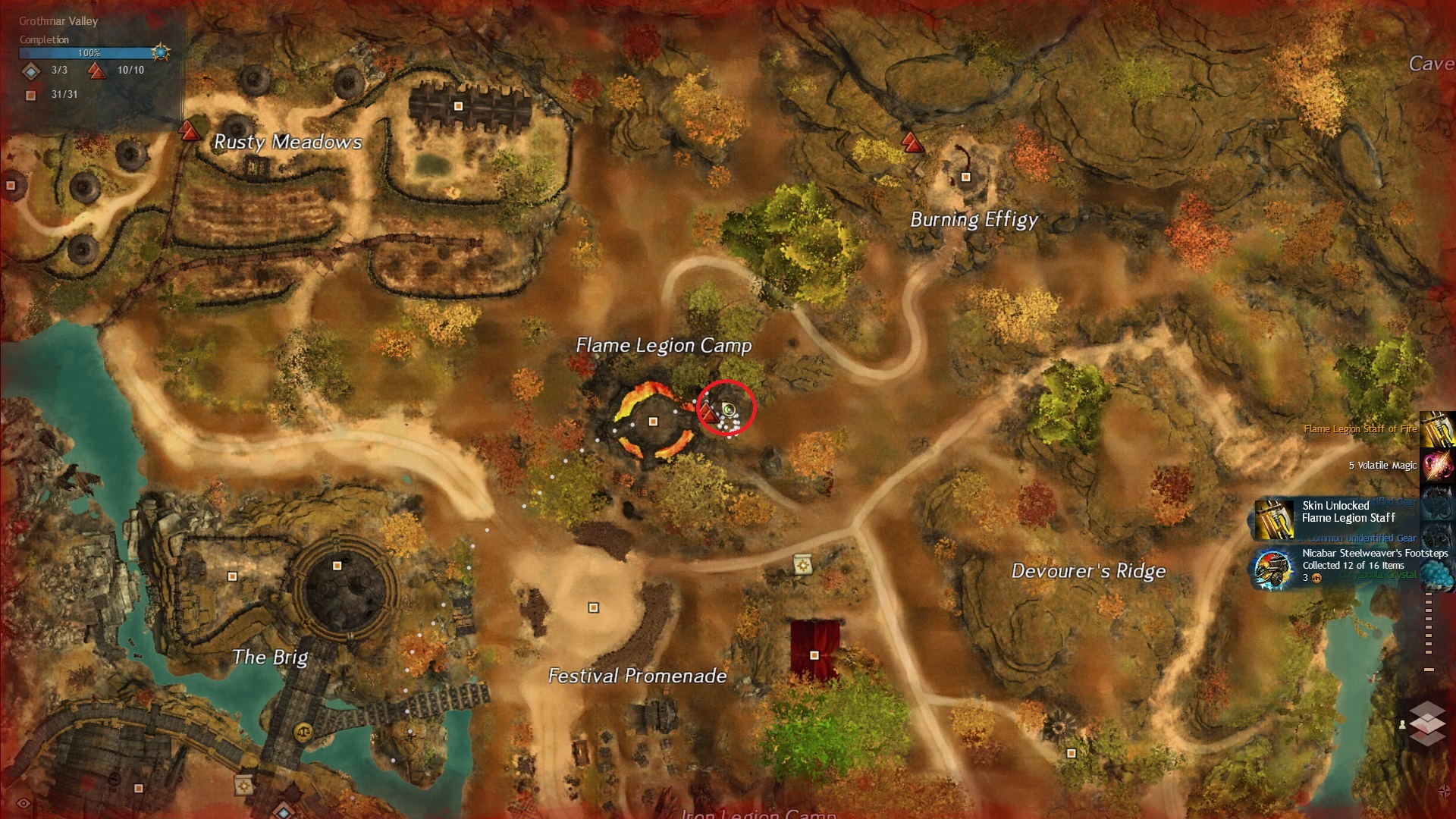Click the red tent point of interest
Screen dimensions: 1456x819
[814, 655]
